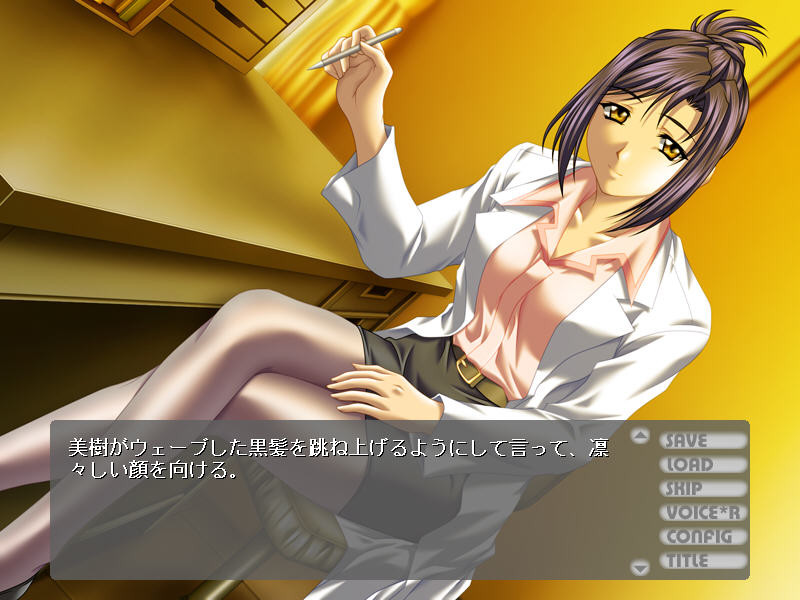Screen dimensions: 800x600
Task: Click the down arrow in the text box
Action: point(641,567)
